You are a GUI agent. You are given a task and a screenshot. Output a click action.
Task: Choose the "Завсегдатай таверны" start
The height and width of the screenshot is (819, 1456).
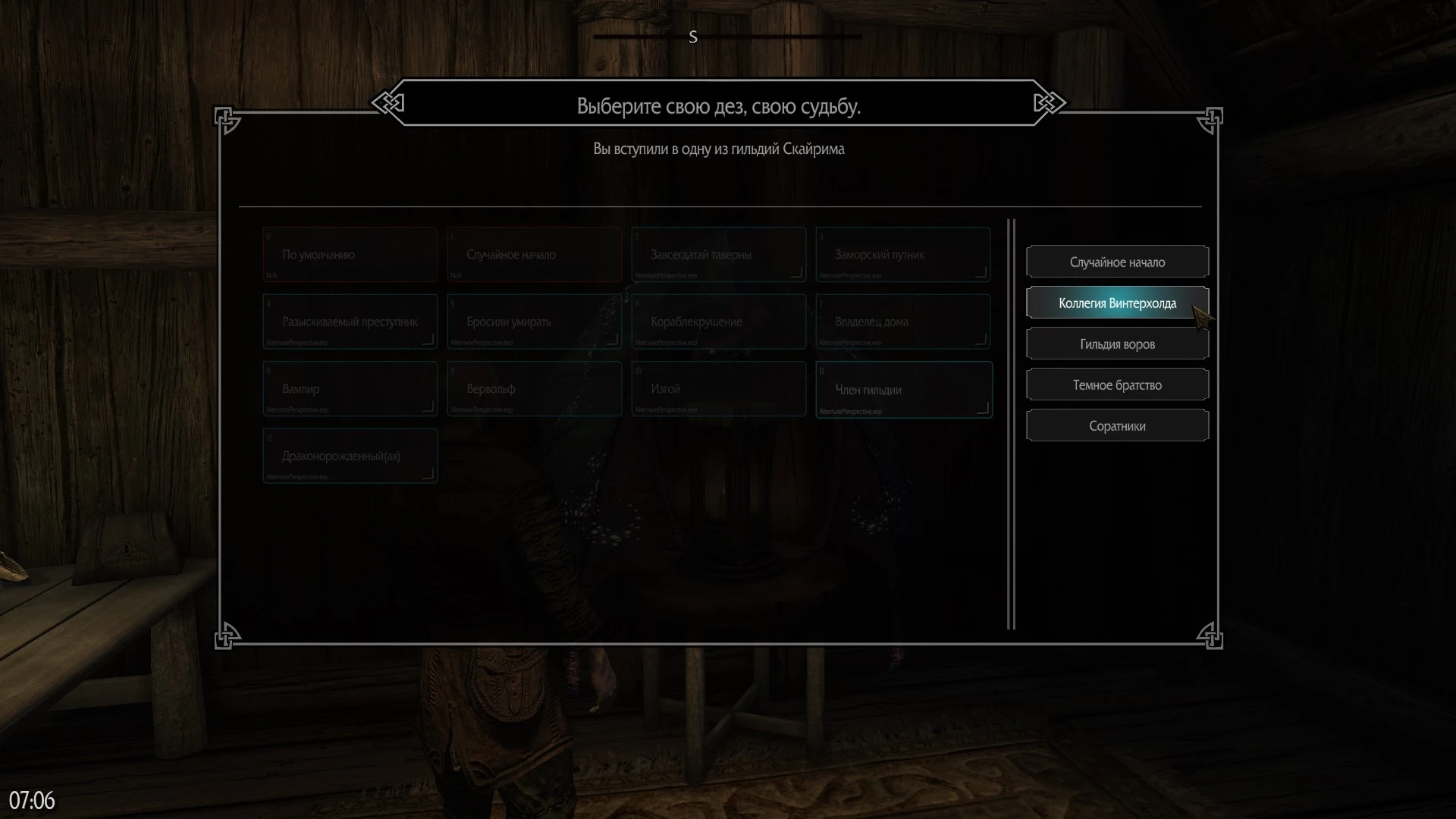pyautogui.click(x=718, y=255)
